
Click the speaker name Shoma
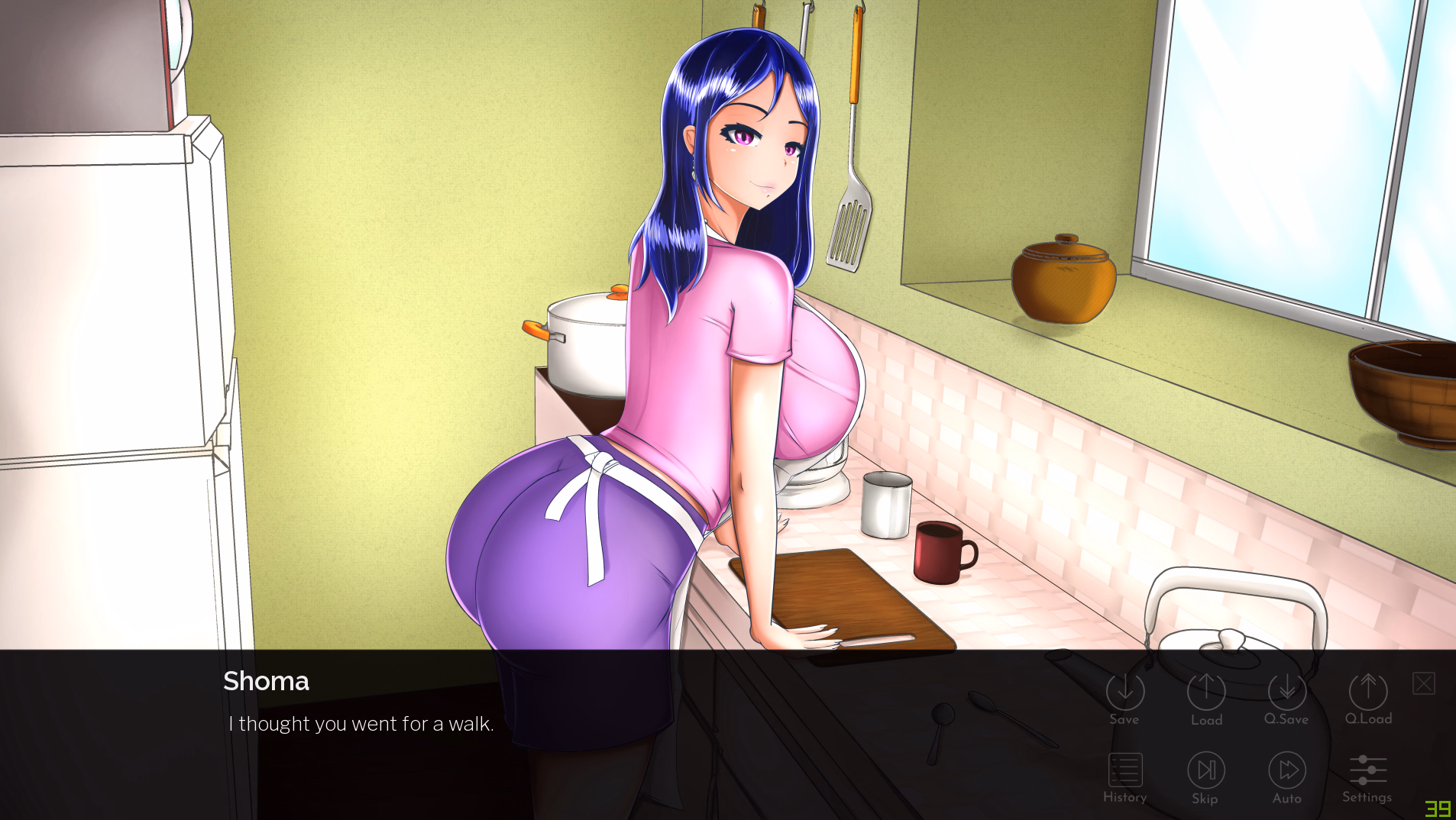pos(266,681)
